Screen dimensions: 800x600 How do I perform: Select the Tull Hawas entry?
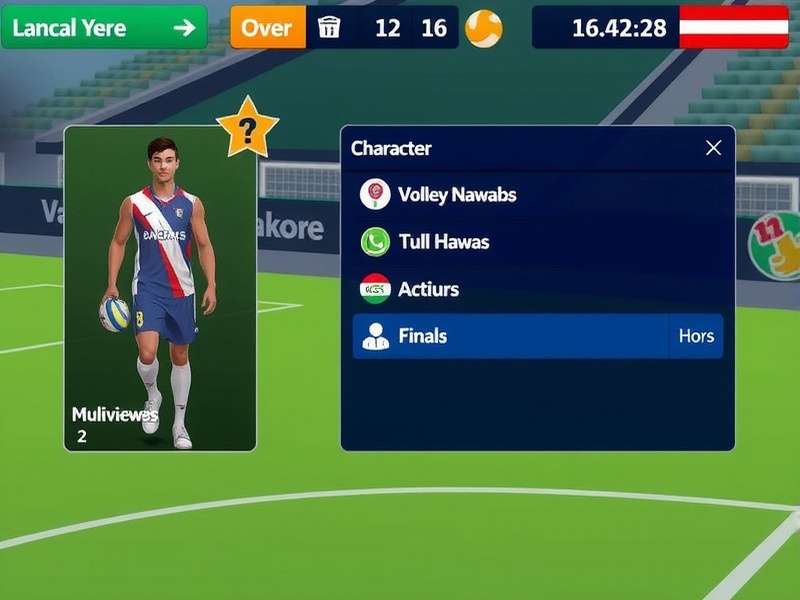pos(443,241)
